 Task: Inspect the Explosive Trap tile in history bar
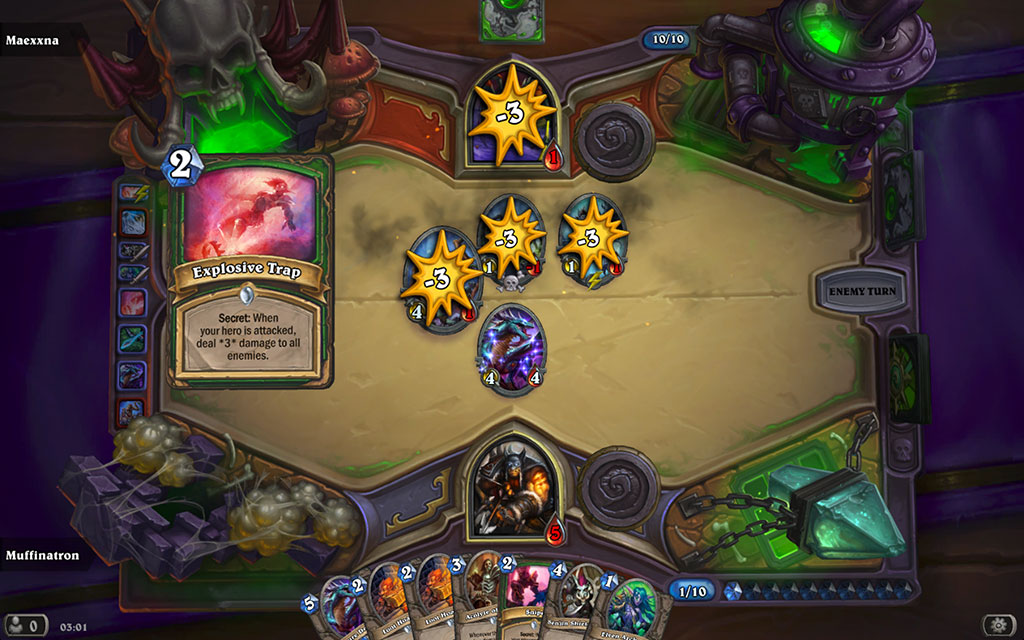133,301
